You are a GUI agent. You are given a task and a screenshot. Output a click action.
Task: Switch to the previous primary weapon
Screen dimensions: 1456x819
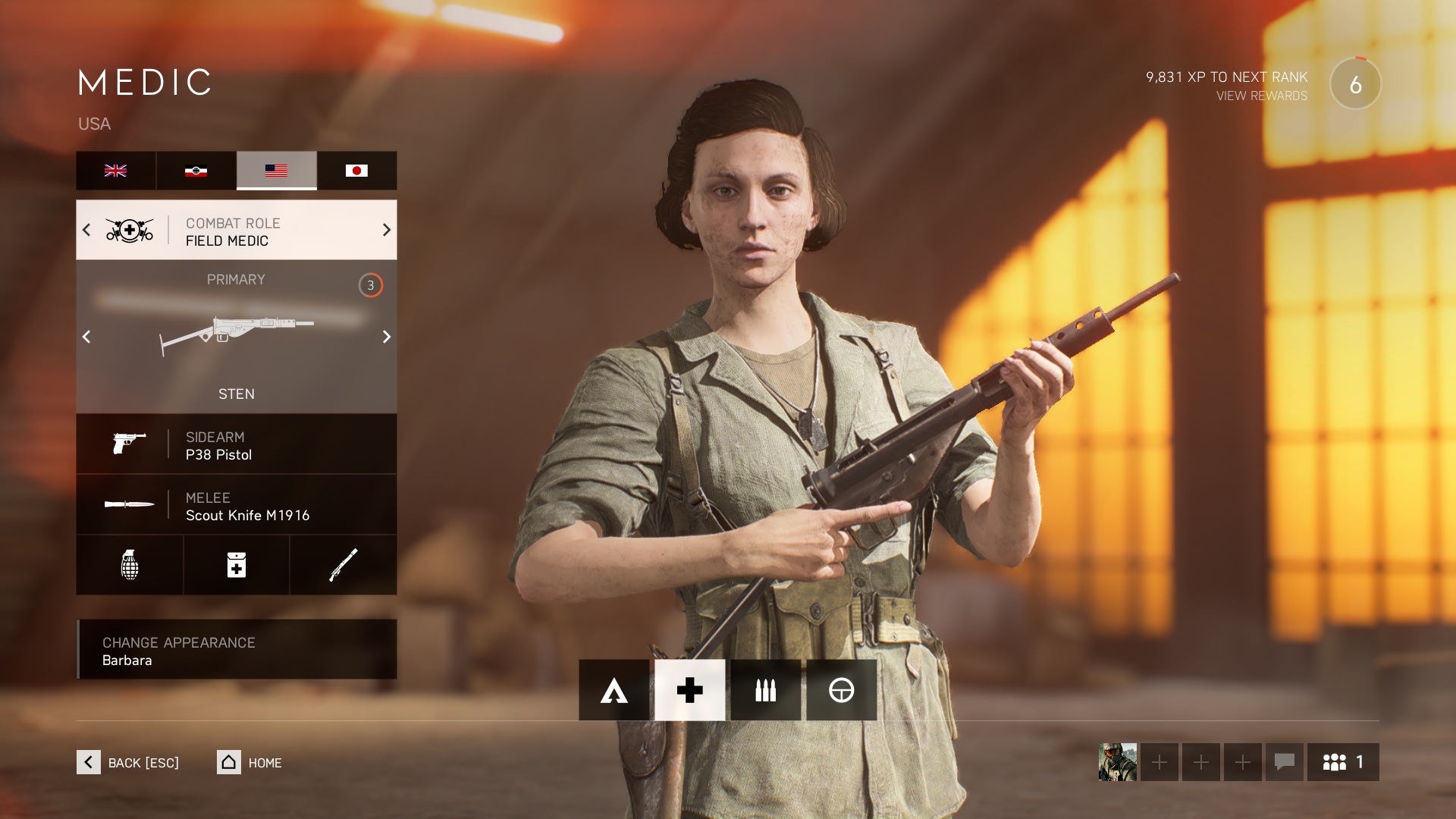click(x=86, y=337)
